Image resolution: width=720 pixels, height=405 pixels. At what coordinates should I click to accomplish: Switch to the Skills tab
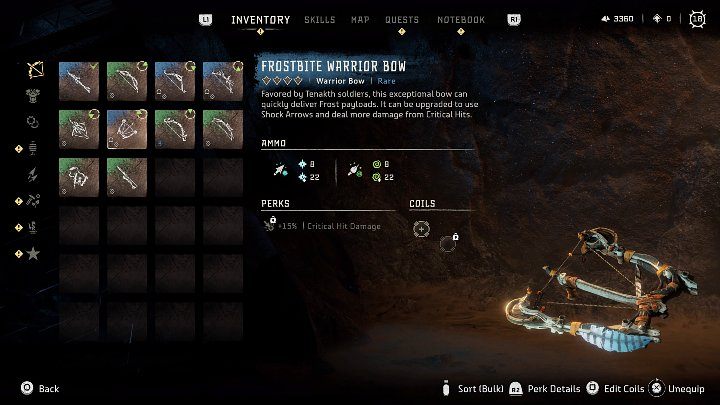(x=319, y=20)
